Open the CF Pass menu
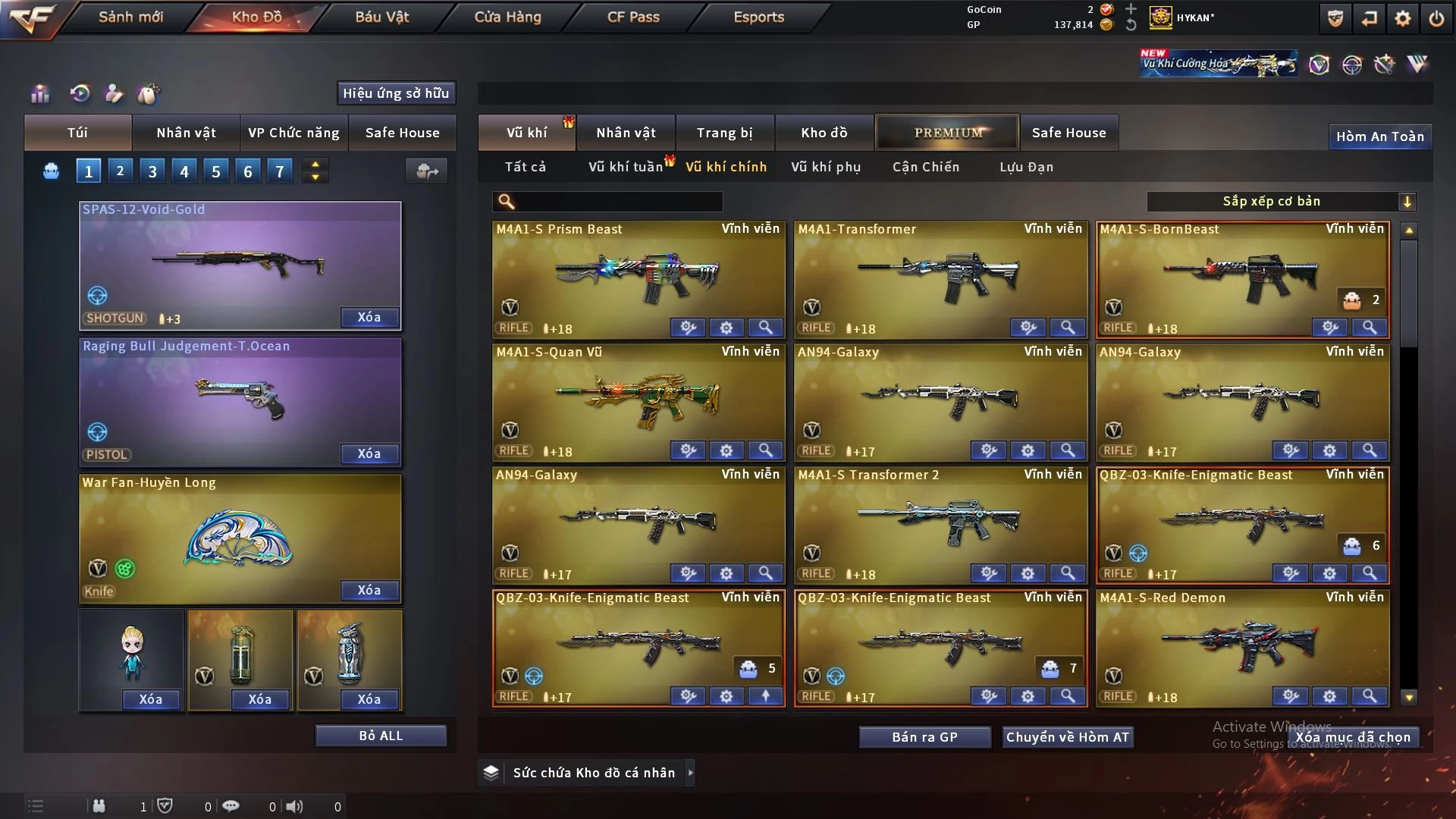The height and width of the screenshot is (819, 1456). coord(633,17)
